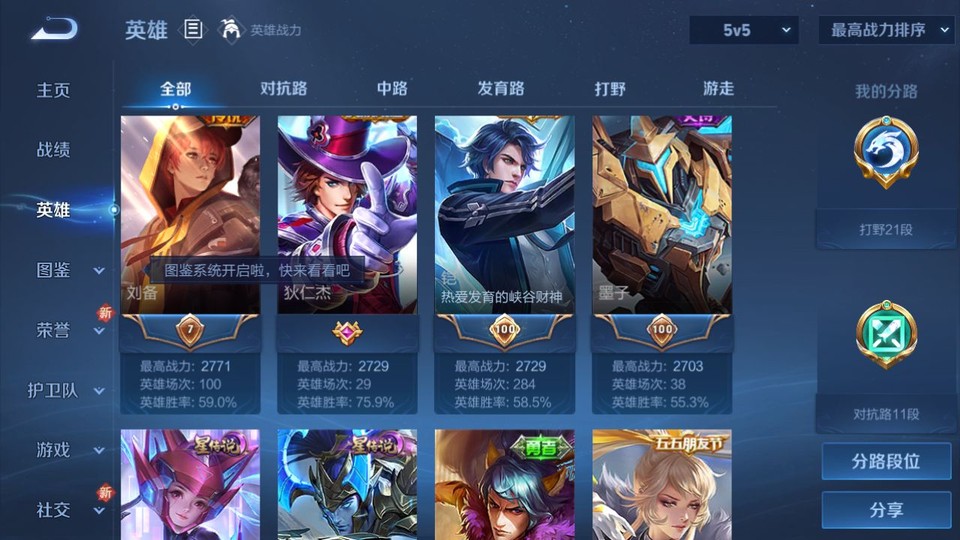
Task: Select the 狄仁杰 hero card
Action: coord(347,215)
